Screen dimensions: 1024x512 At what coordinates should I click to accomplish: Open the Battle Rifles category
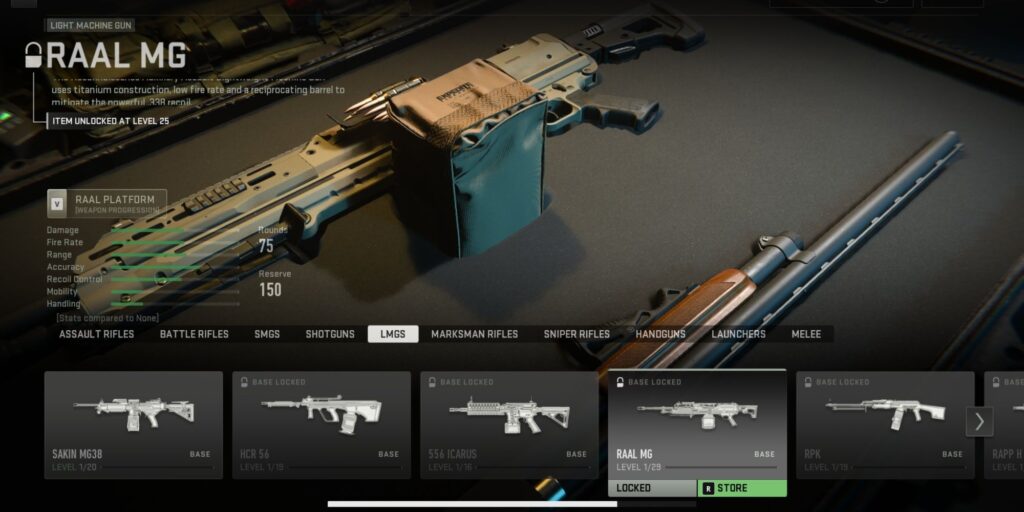point(194,334)
